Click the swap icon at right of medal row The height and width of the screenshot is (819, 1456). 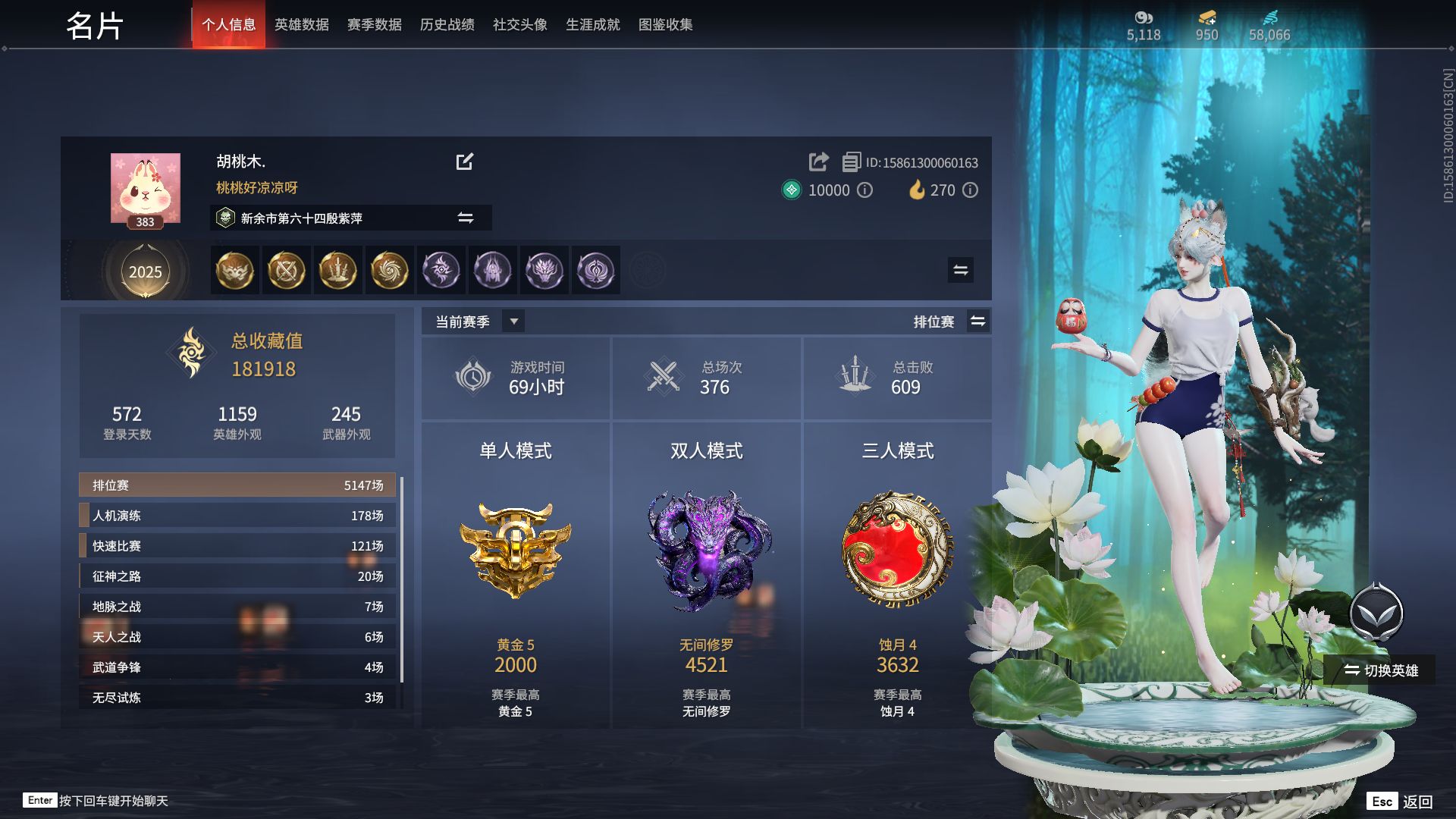click(959, 269)
